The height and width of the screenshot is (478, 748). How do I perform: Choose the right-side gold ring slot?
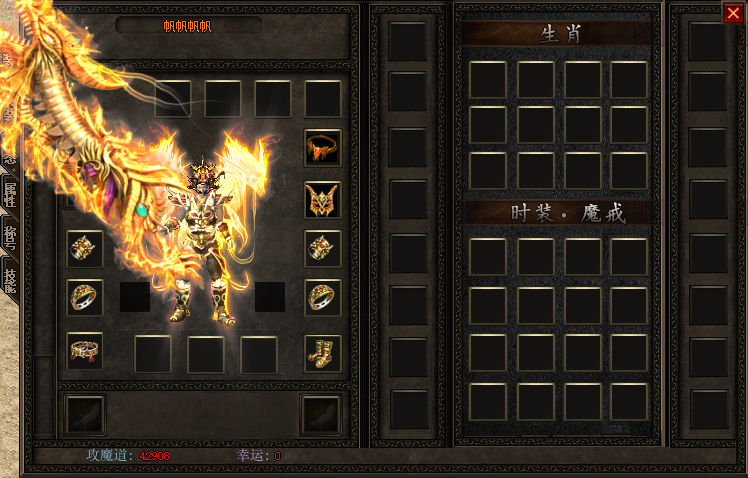pyautogui.click(x=323, y=297)
